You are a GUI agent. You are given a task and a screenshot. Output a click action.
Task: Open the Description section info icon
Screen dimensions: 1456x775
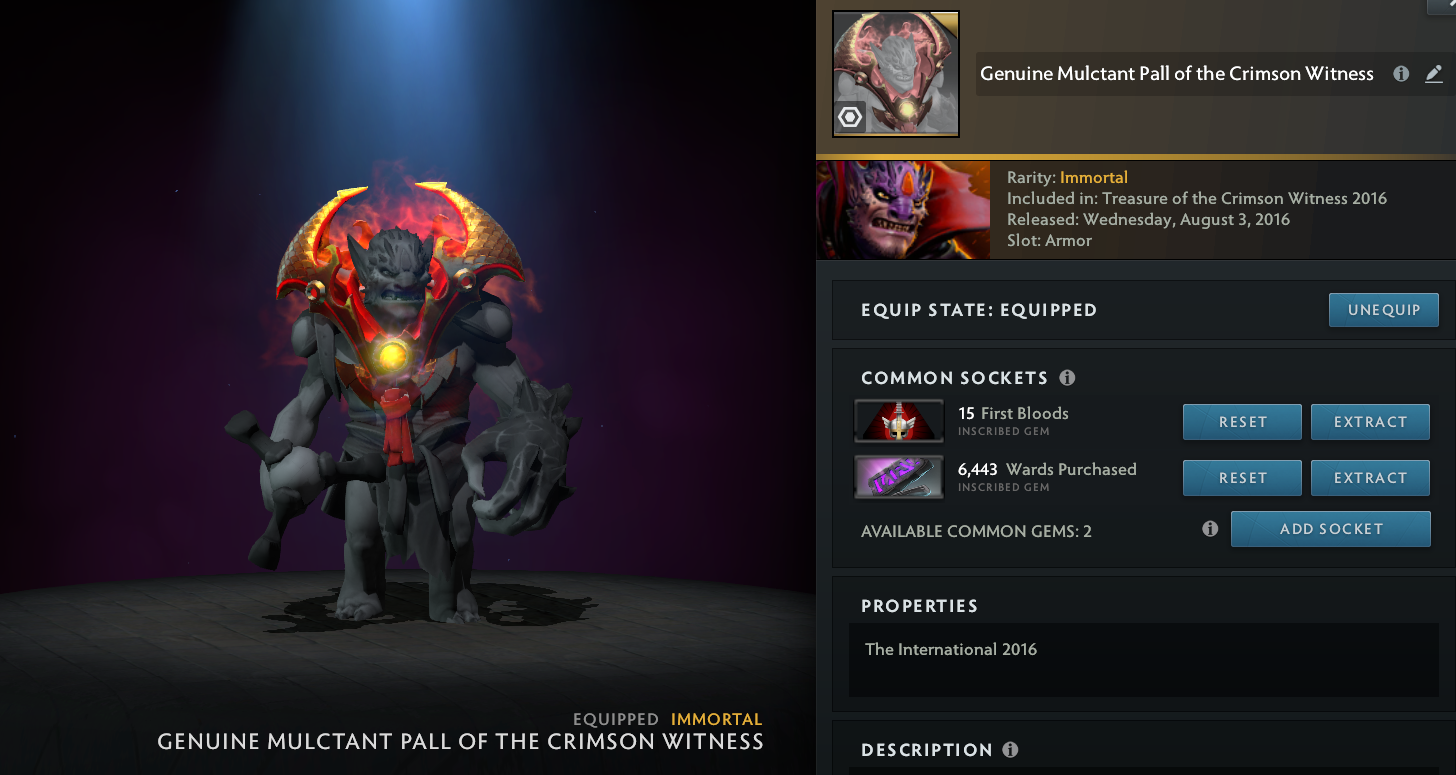[1010, 749]
